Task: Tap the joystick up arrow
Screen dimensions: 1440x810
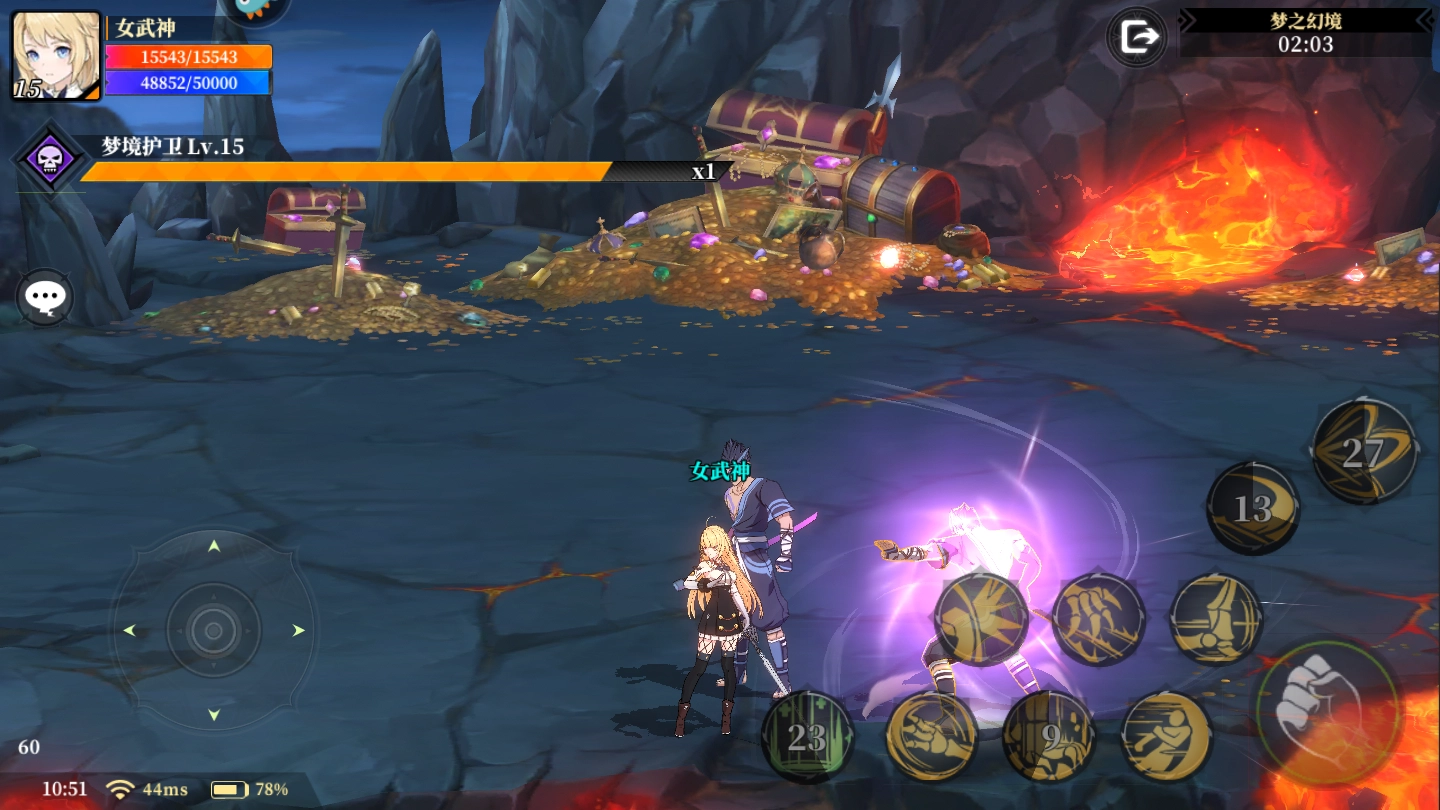Action: click(213, 546)
